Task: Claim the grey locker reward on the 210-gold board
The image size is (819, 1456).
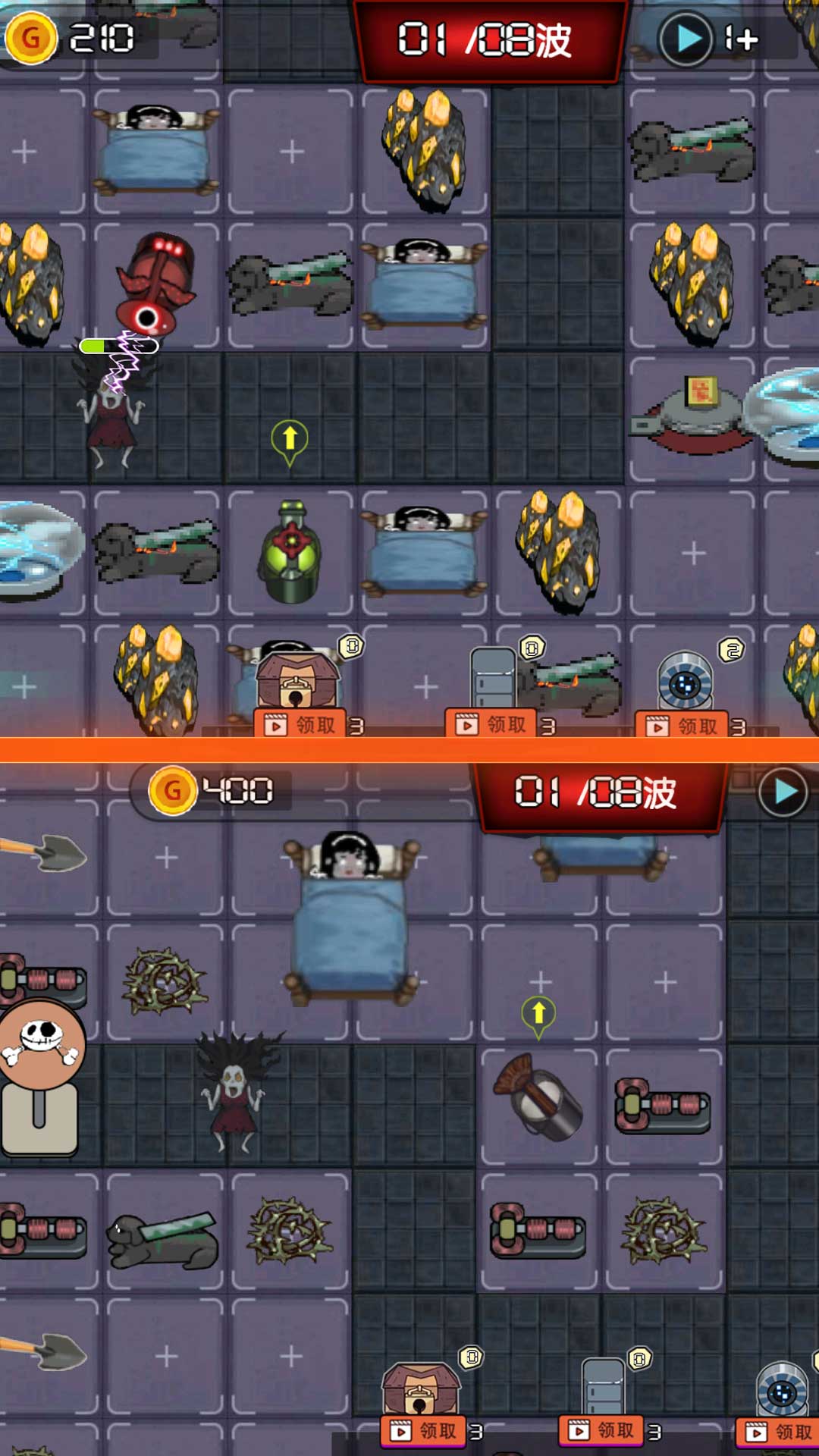Action: tap(491, 724)
